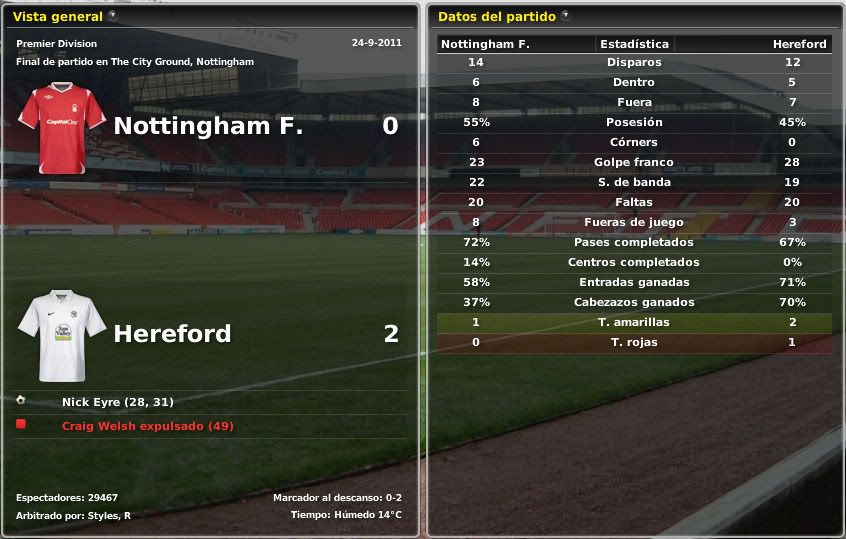Select the Nottingham F. team name in the score panel
The width and height of the screenshot is (846, 539).
pyautogui.click(x=208, y=126)
